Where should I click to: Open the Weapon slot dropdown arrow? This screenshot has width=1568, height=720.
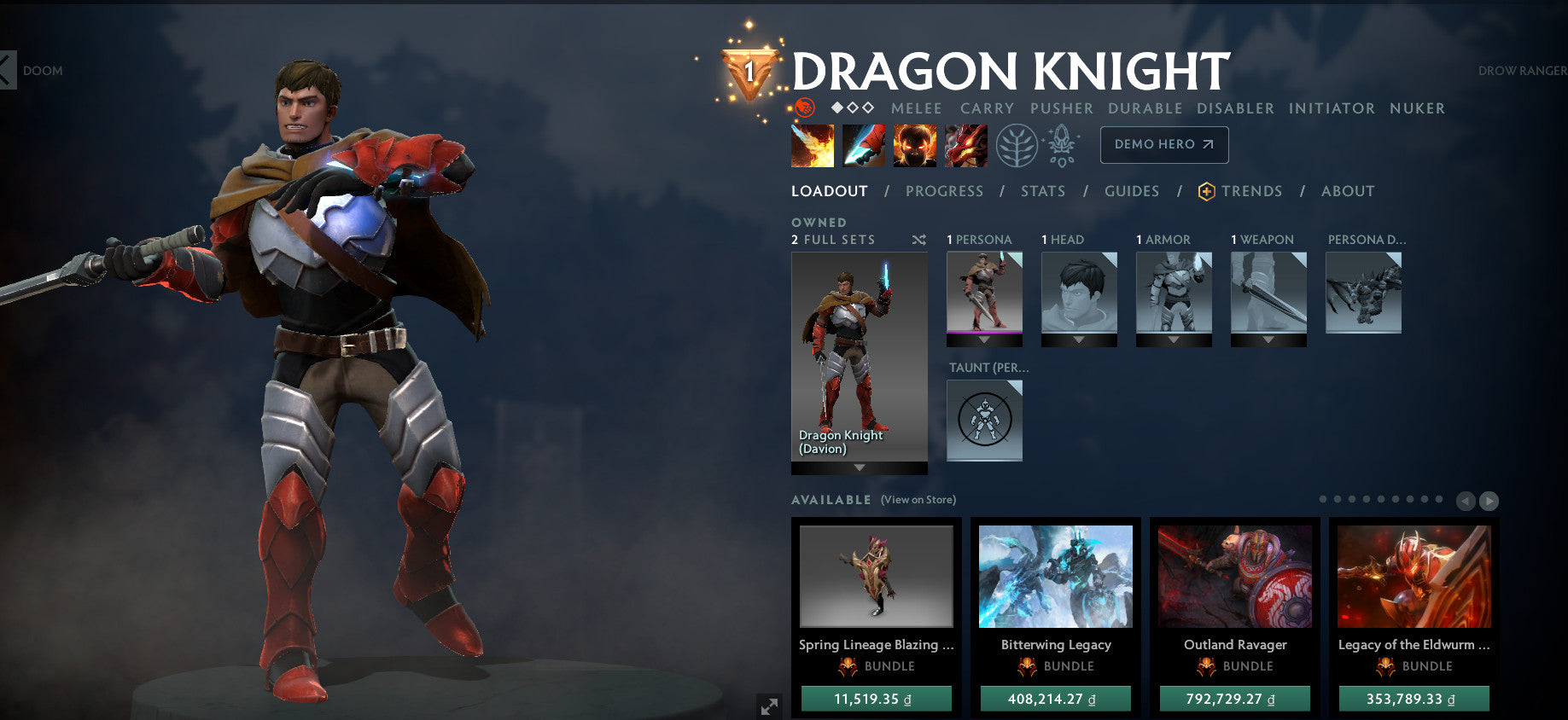pos(1268,339)
